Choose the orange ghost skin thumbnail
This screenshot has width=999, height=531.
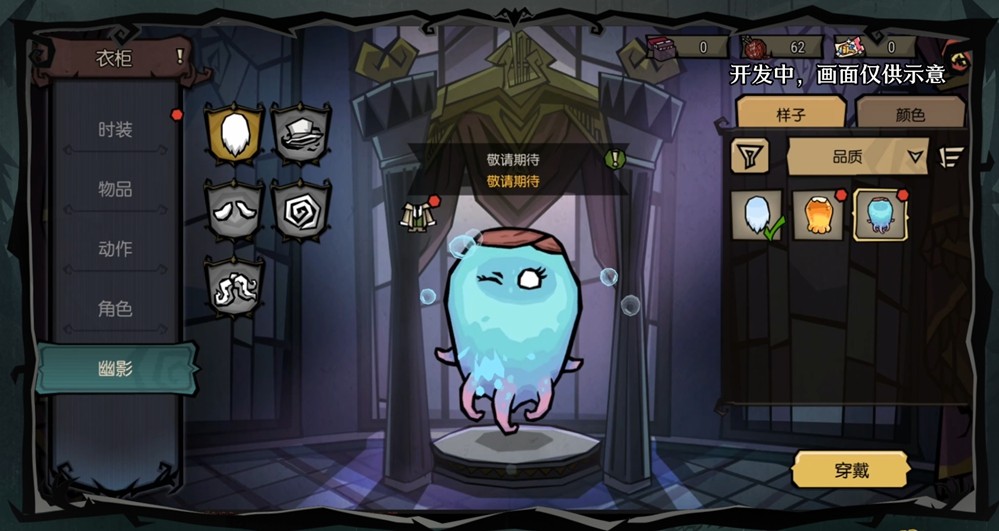coord(818,215)
